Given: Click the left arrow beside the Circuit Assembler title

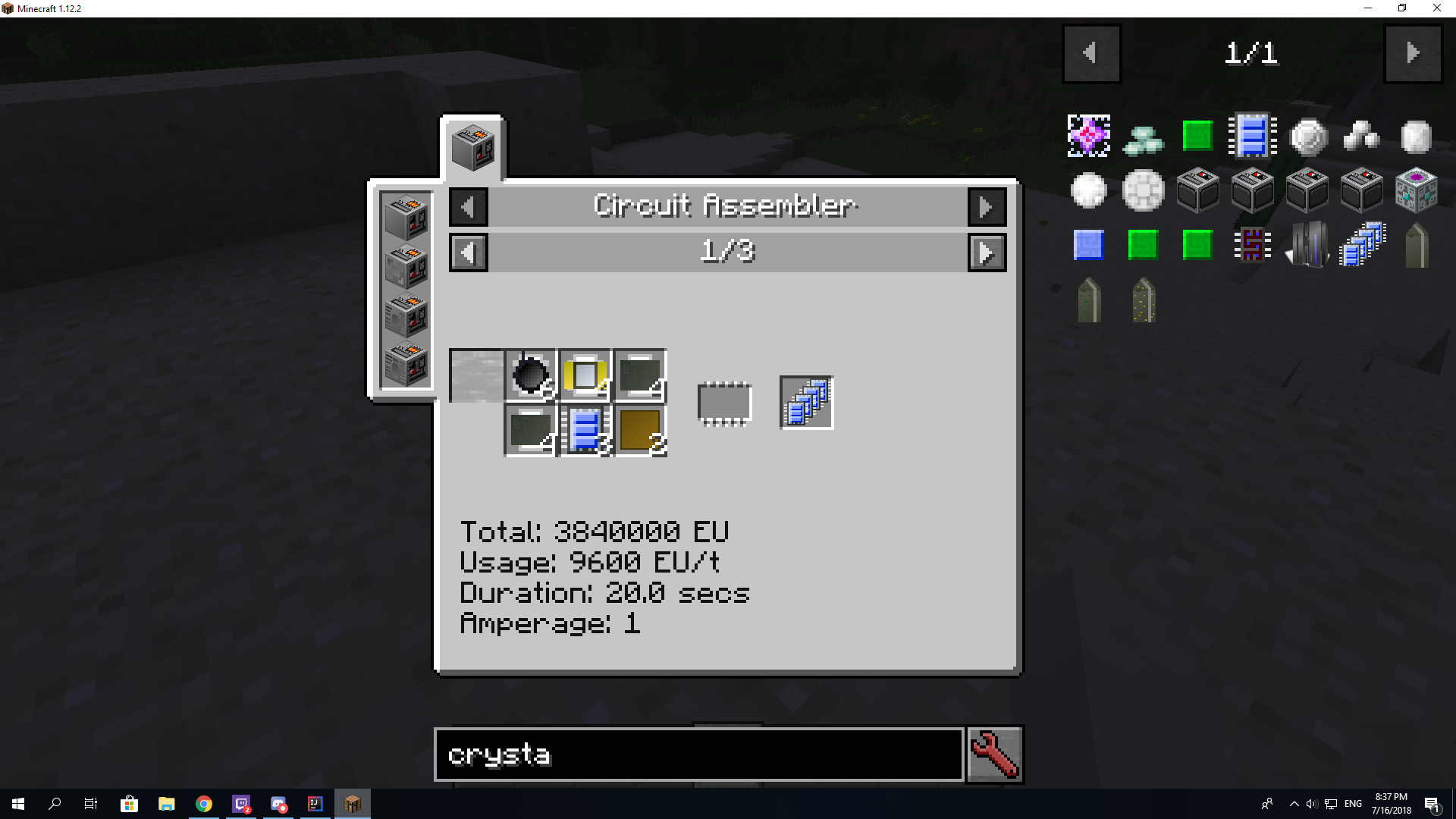Looking at the screenshot, I should (468, 206).
